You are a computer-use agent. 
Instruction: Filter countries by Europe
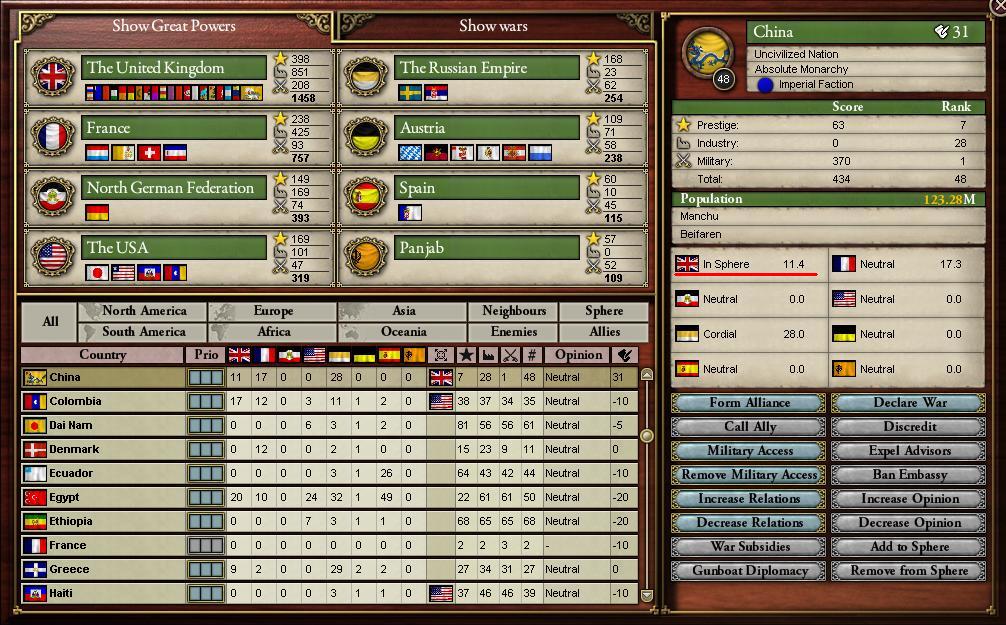point(273,311)
